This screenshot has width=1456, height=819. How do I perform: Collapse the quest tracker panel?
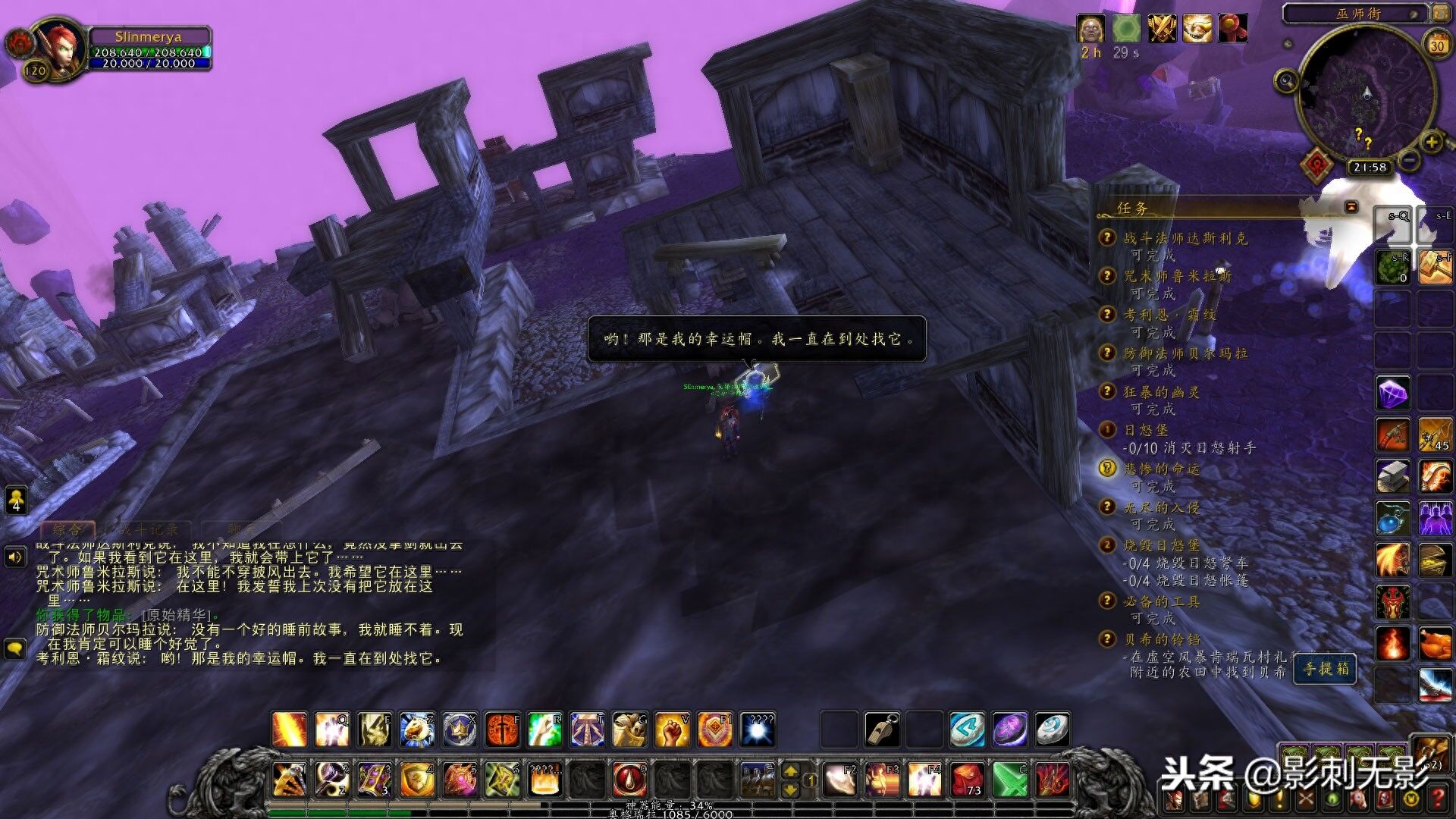(x=1351, y=207)
